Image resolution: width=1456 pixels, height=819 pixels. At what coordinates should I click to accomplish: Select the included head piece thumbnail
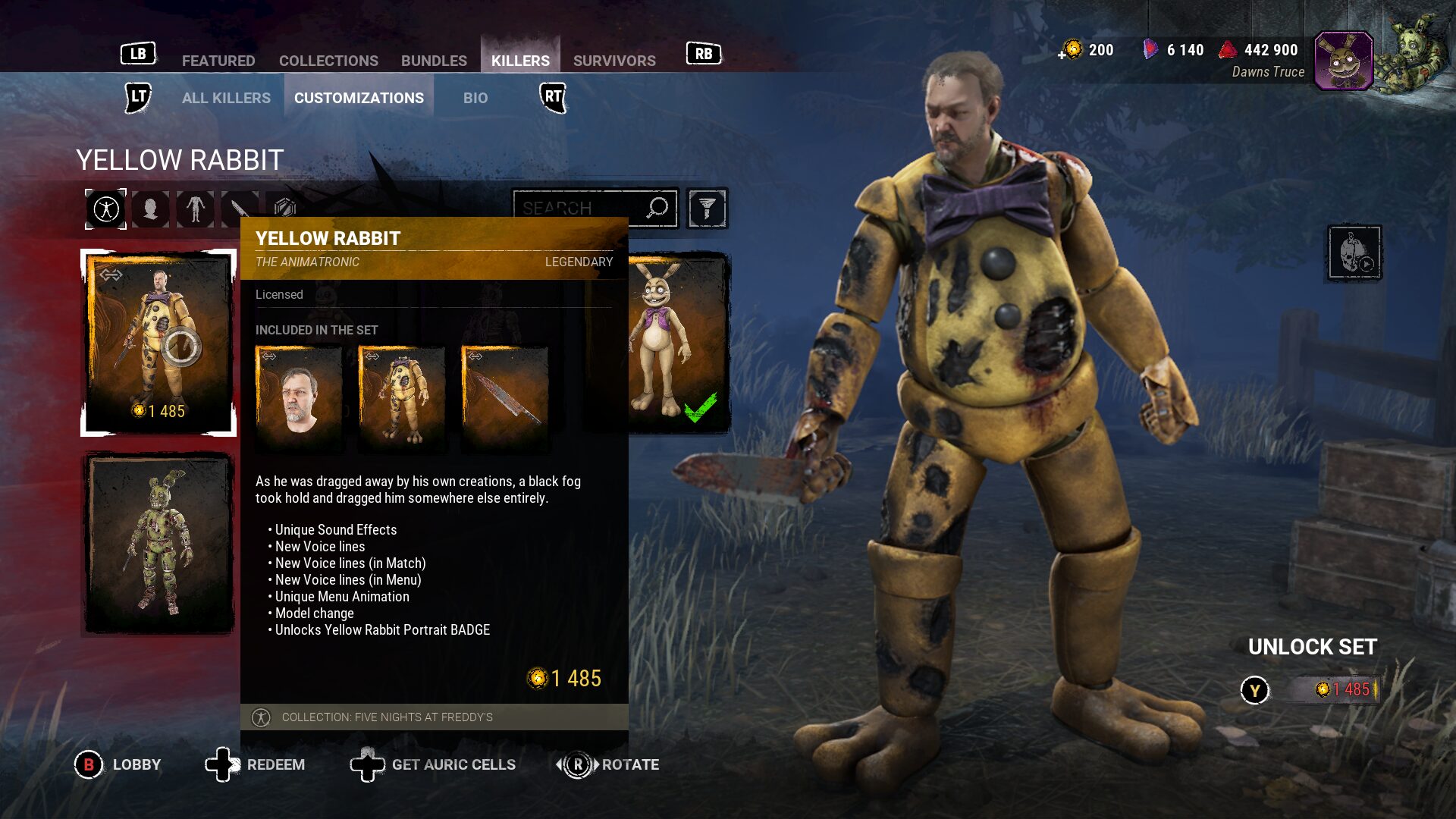tap(299, 397)
